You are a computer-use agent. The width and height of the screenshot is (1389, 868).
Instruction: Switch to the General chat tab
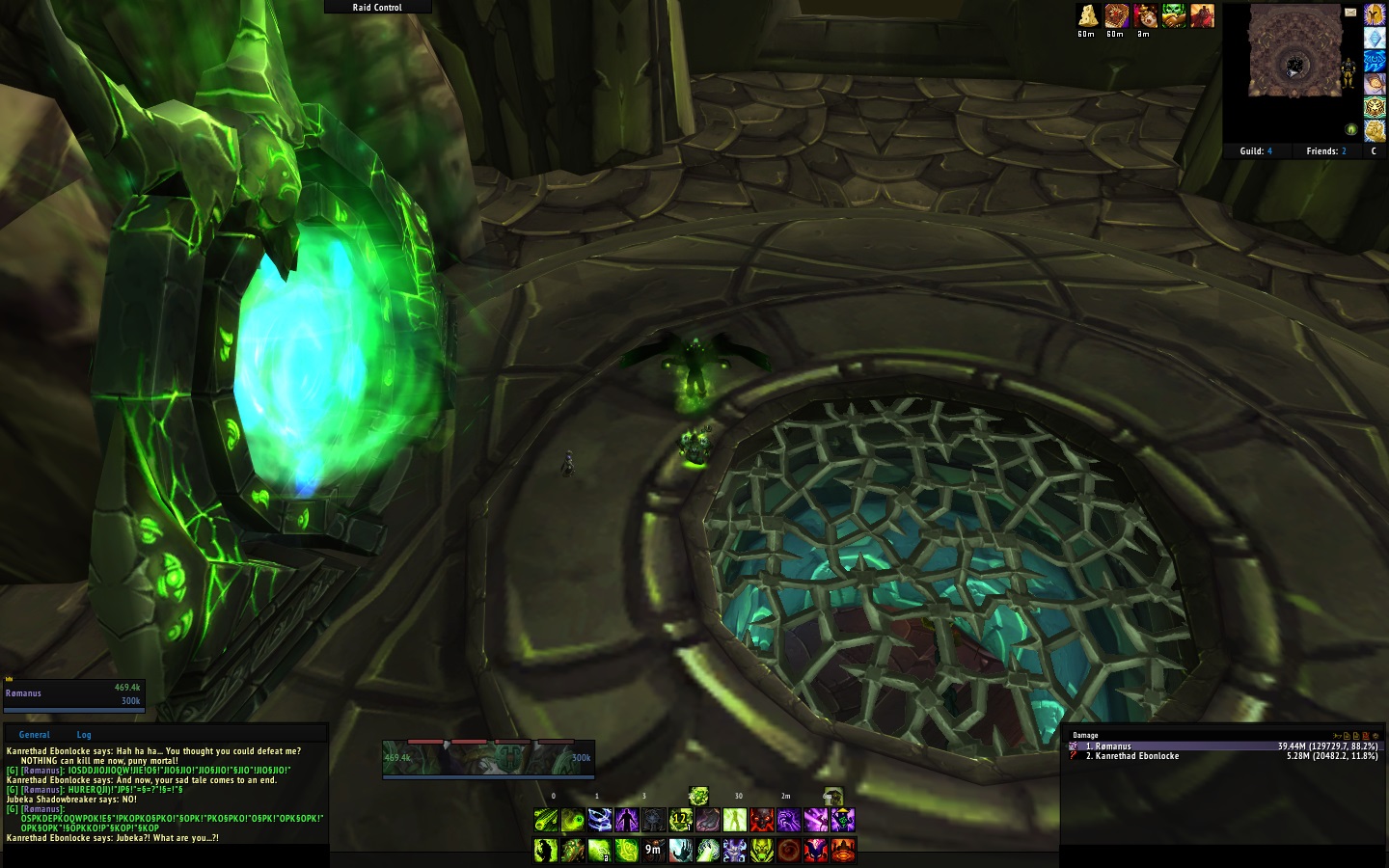[34, 735]
